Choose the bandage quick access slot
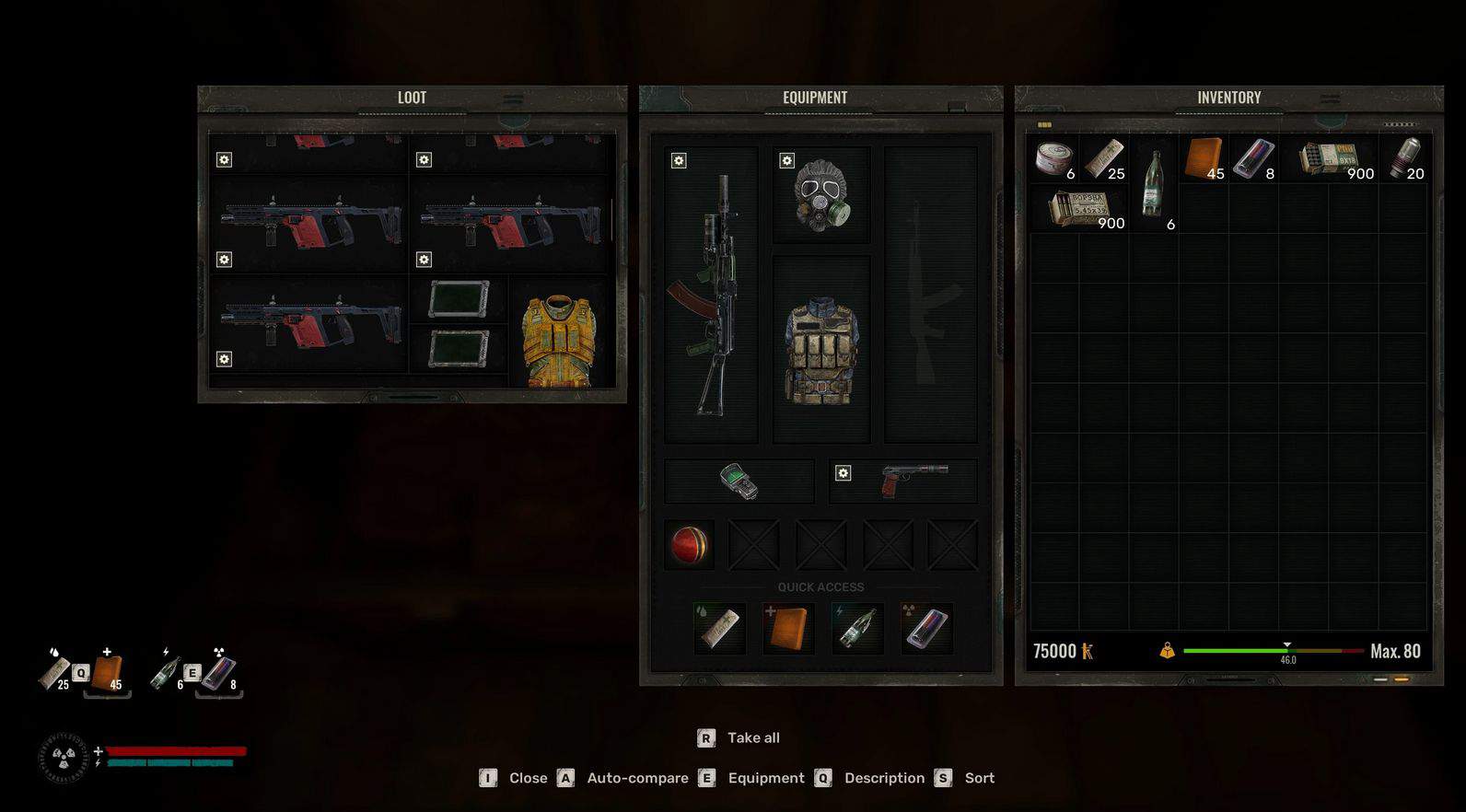 tap(720, 628)
